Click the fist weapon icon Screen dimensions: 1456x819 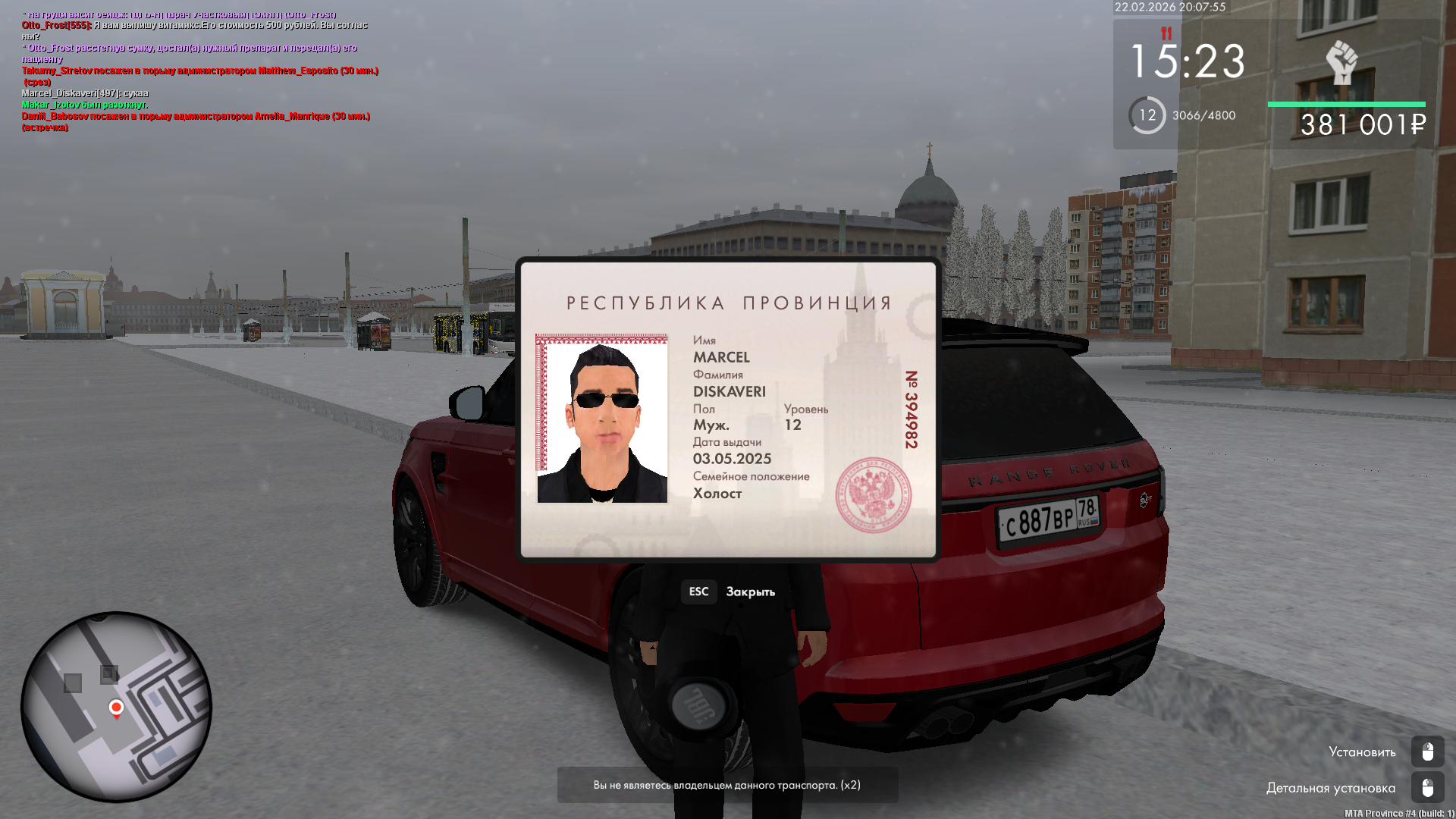(1341, 62)
